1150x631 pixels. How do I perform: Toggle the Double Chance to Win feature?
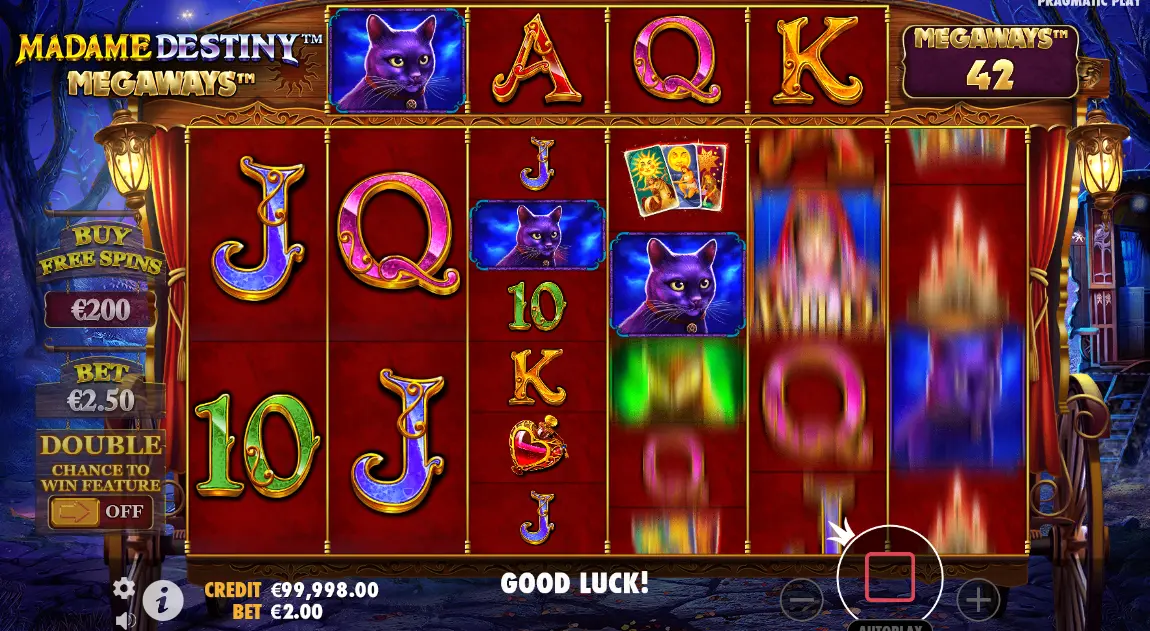pyautogui.click(x=98, y=512)
